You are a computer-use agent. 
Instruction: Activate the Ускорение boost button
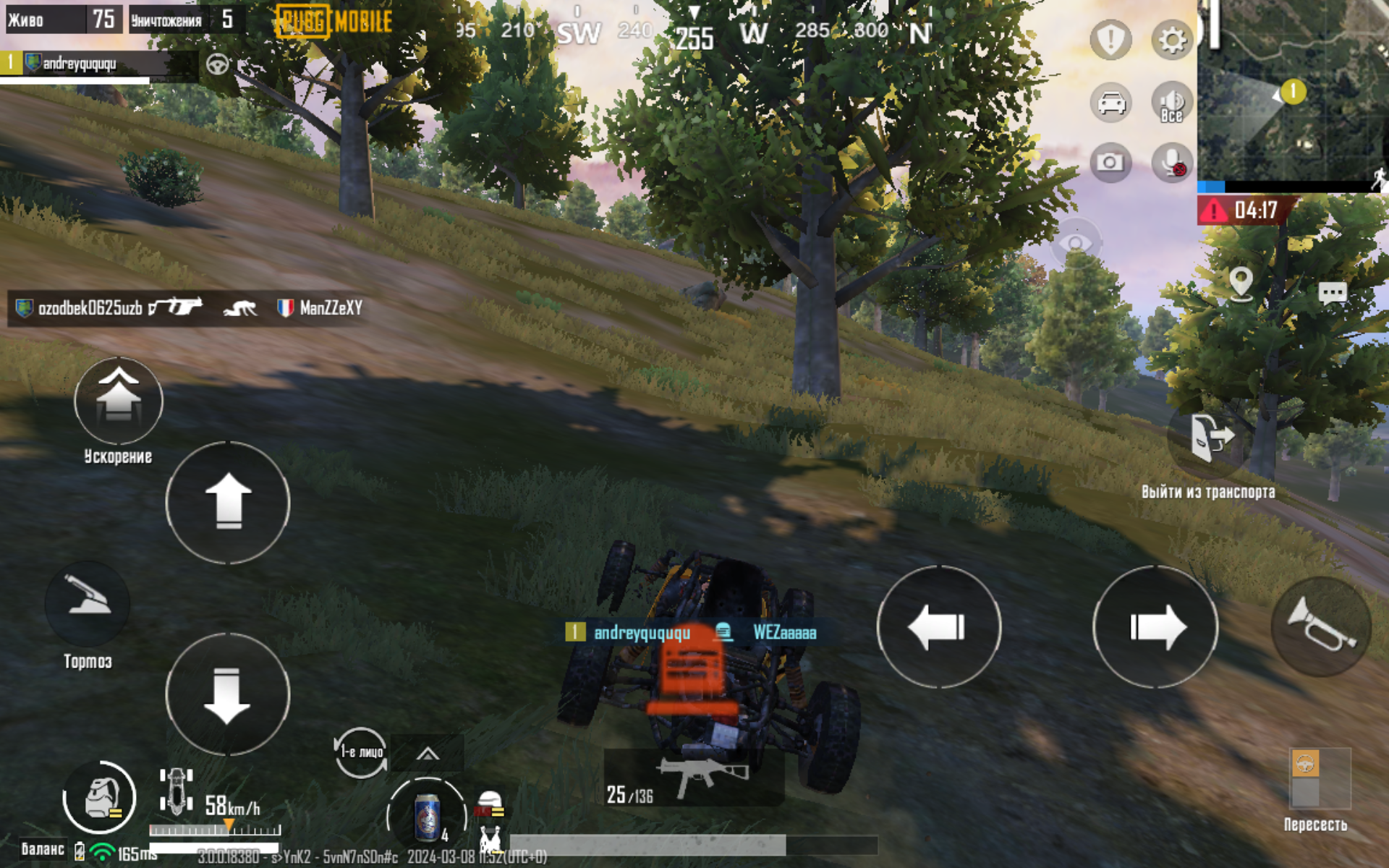tap(119, 401)
